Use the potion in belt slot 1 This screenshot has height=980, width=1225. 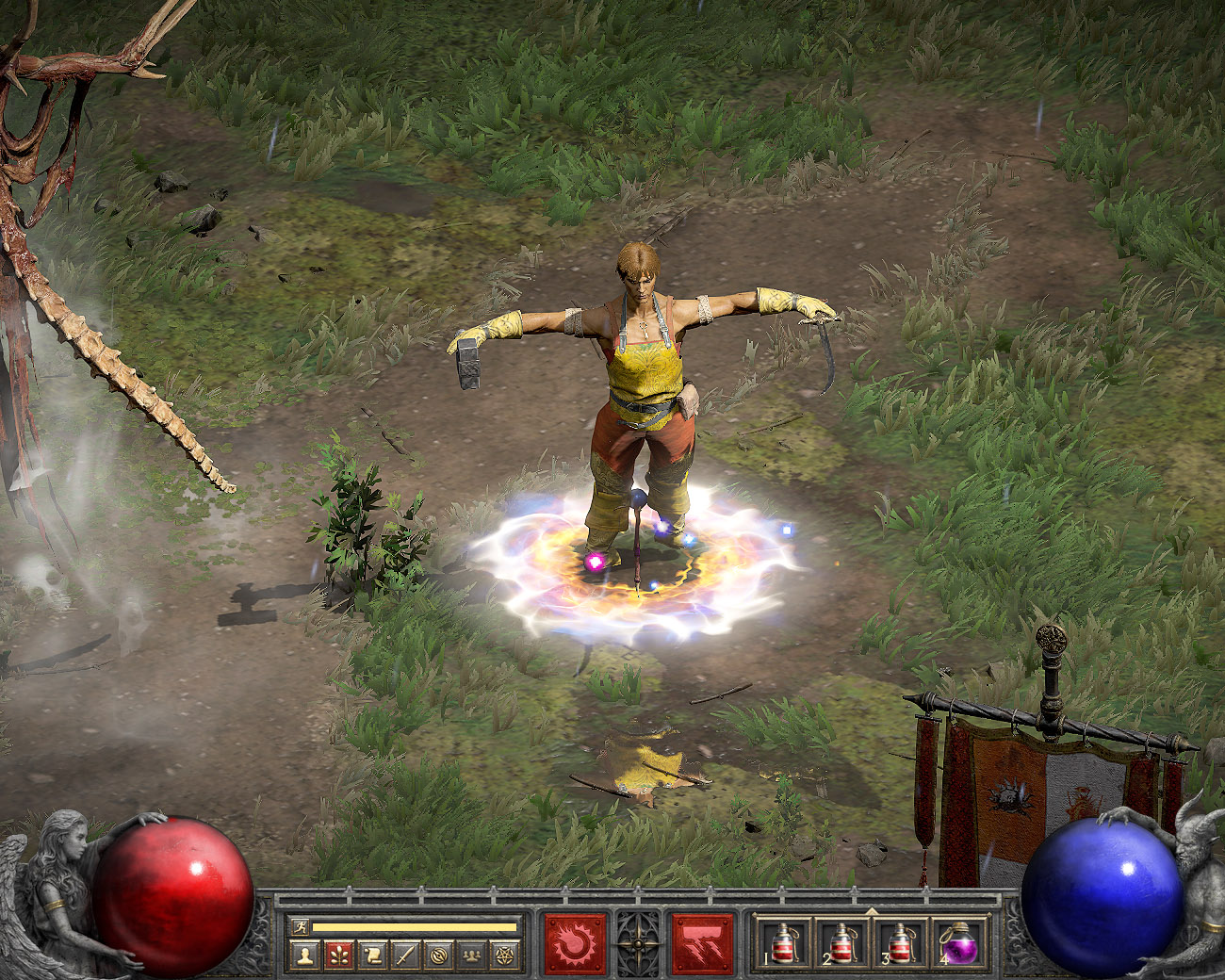(784, 943)
